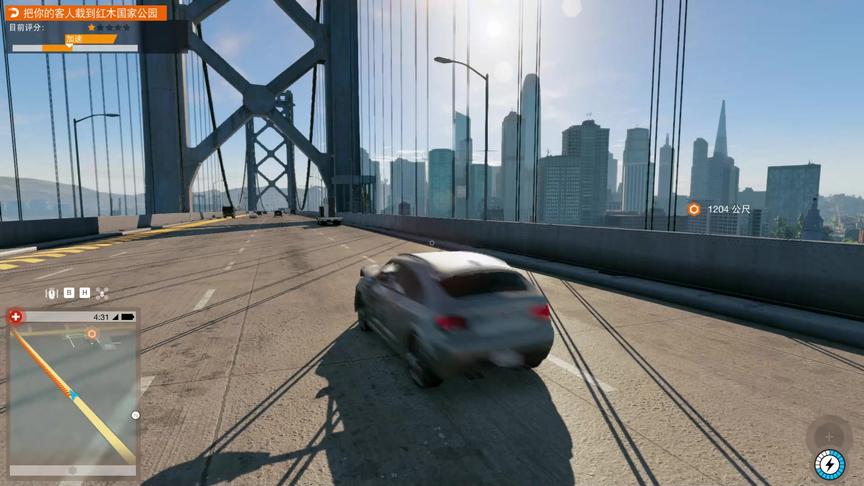Click the orange waypoint marker showing 1204 meters

694,209
